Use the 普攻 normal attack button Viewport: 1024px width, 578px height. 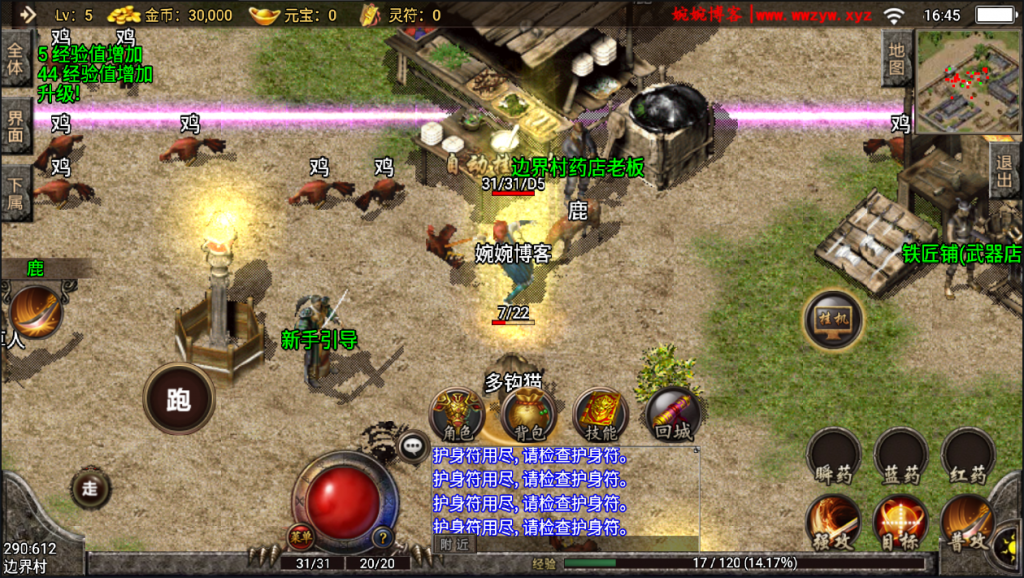click(x=967, y=522)
